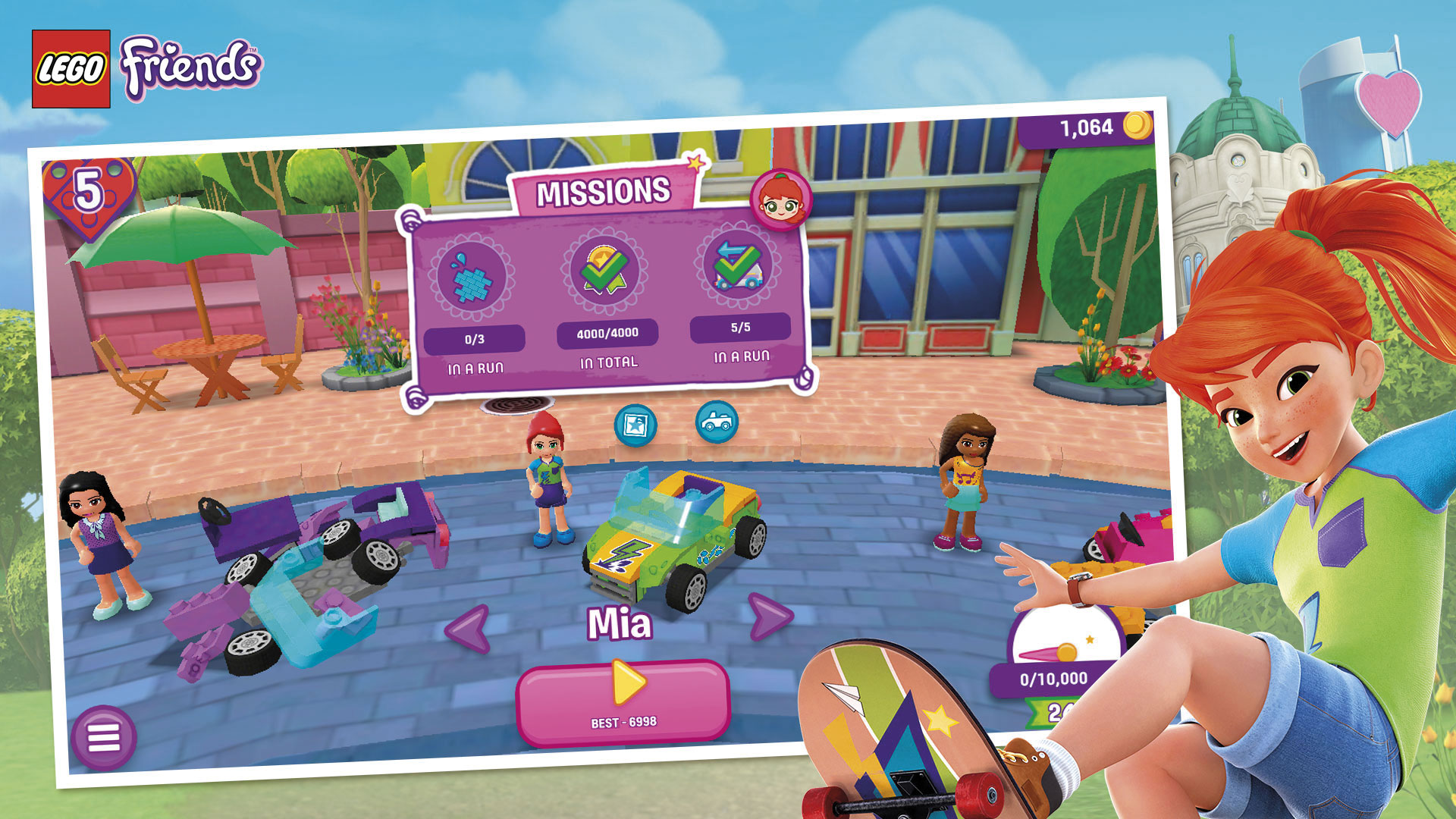This screenshot has width=1456, height=819.
Task: Open the car customization icon
Action: [x=717, y=421]
